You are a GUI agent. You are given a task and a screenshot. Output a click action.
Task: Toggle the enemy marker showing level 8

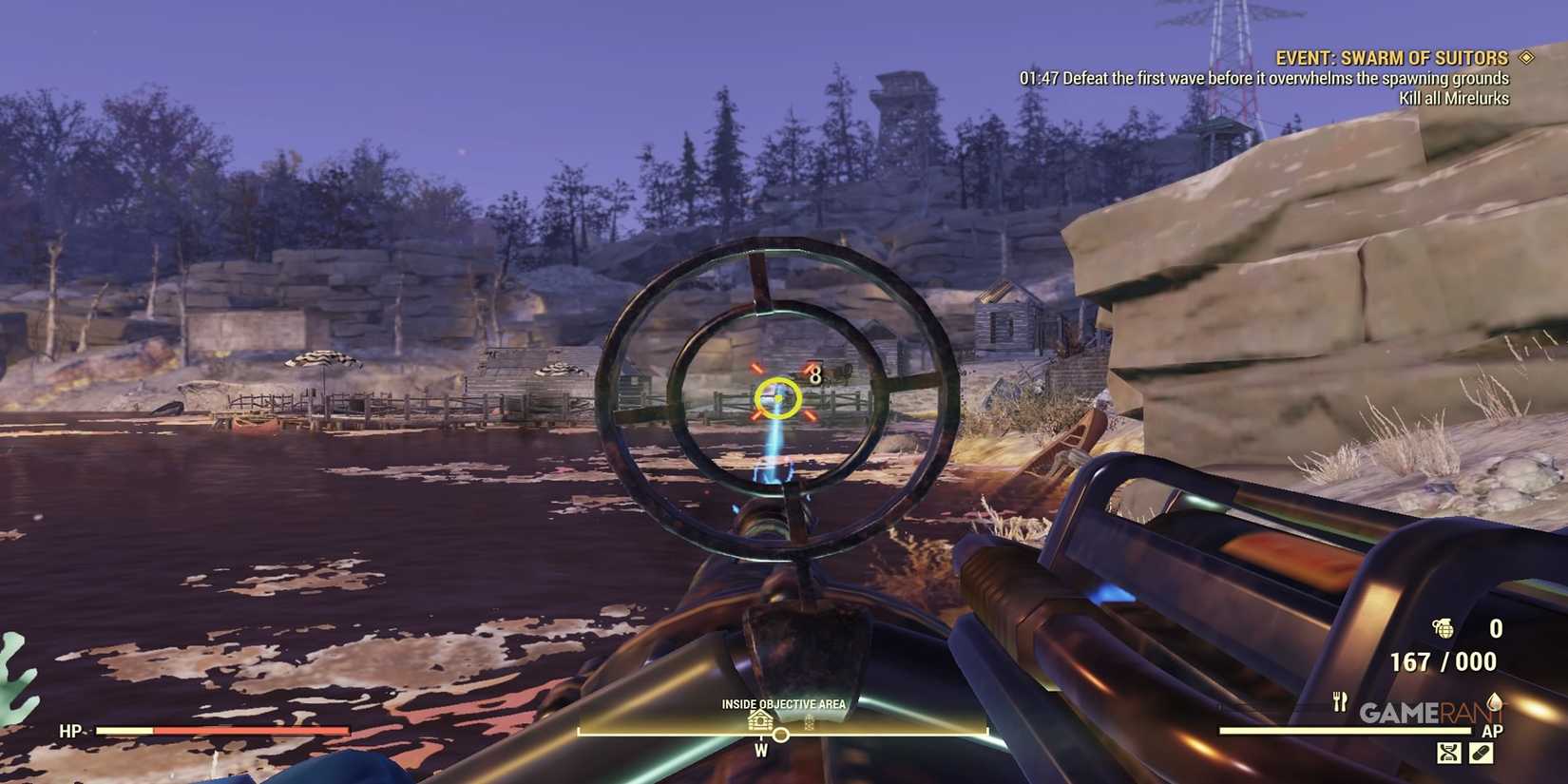point(814,373)
